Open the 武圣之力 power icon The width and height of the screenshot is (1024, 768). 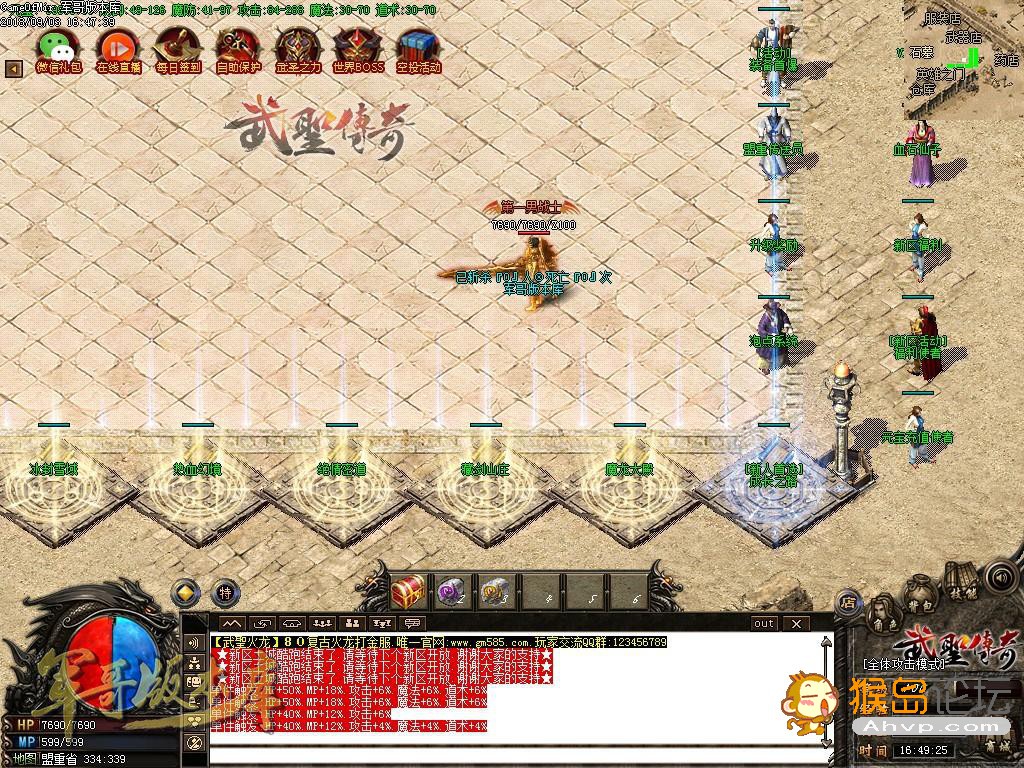click(298, 48)
